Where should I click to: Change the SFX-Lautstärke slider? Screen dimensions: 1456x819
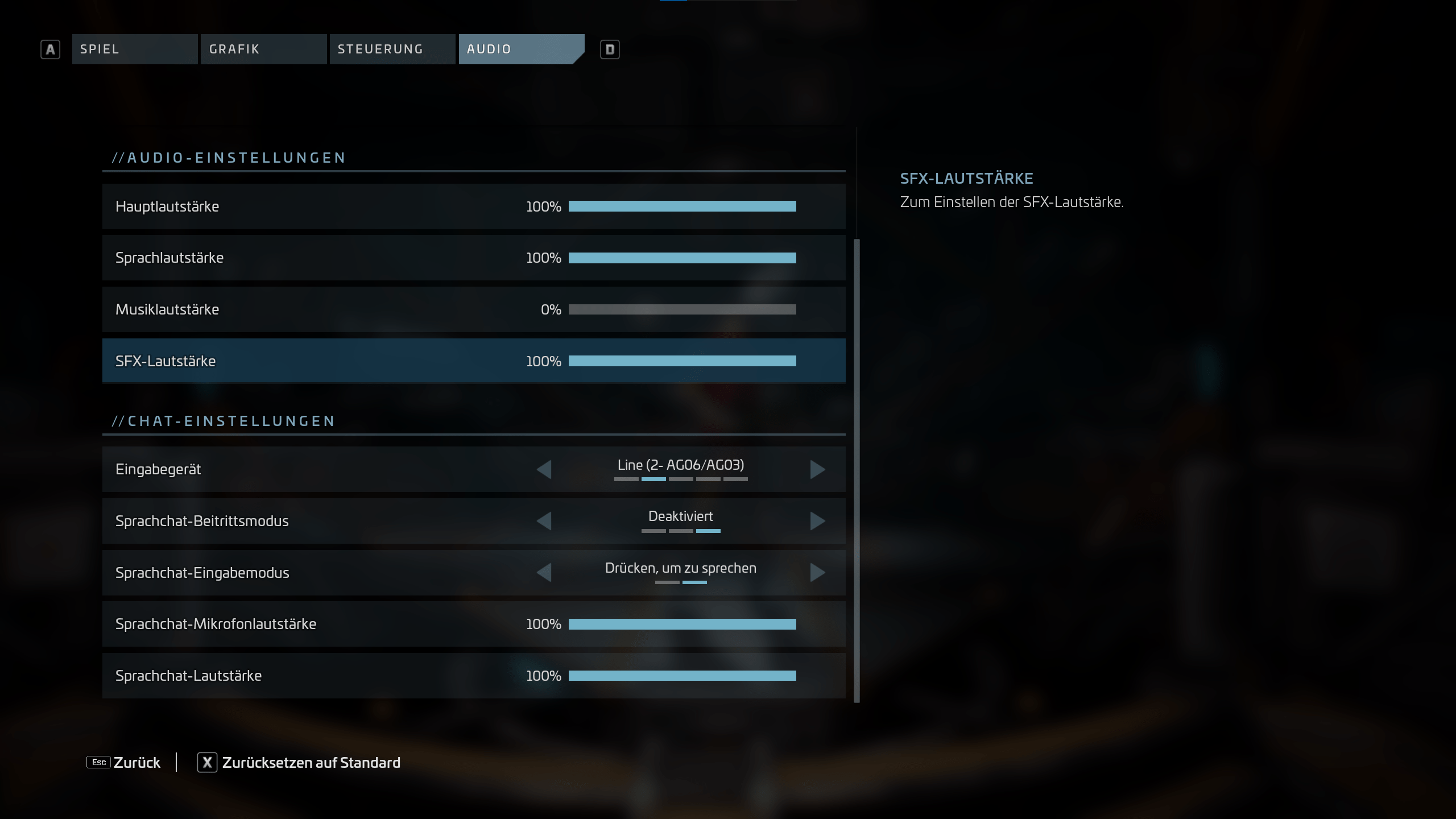tap(682, 361)
